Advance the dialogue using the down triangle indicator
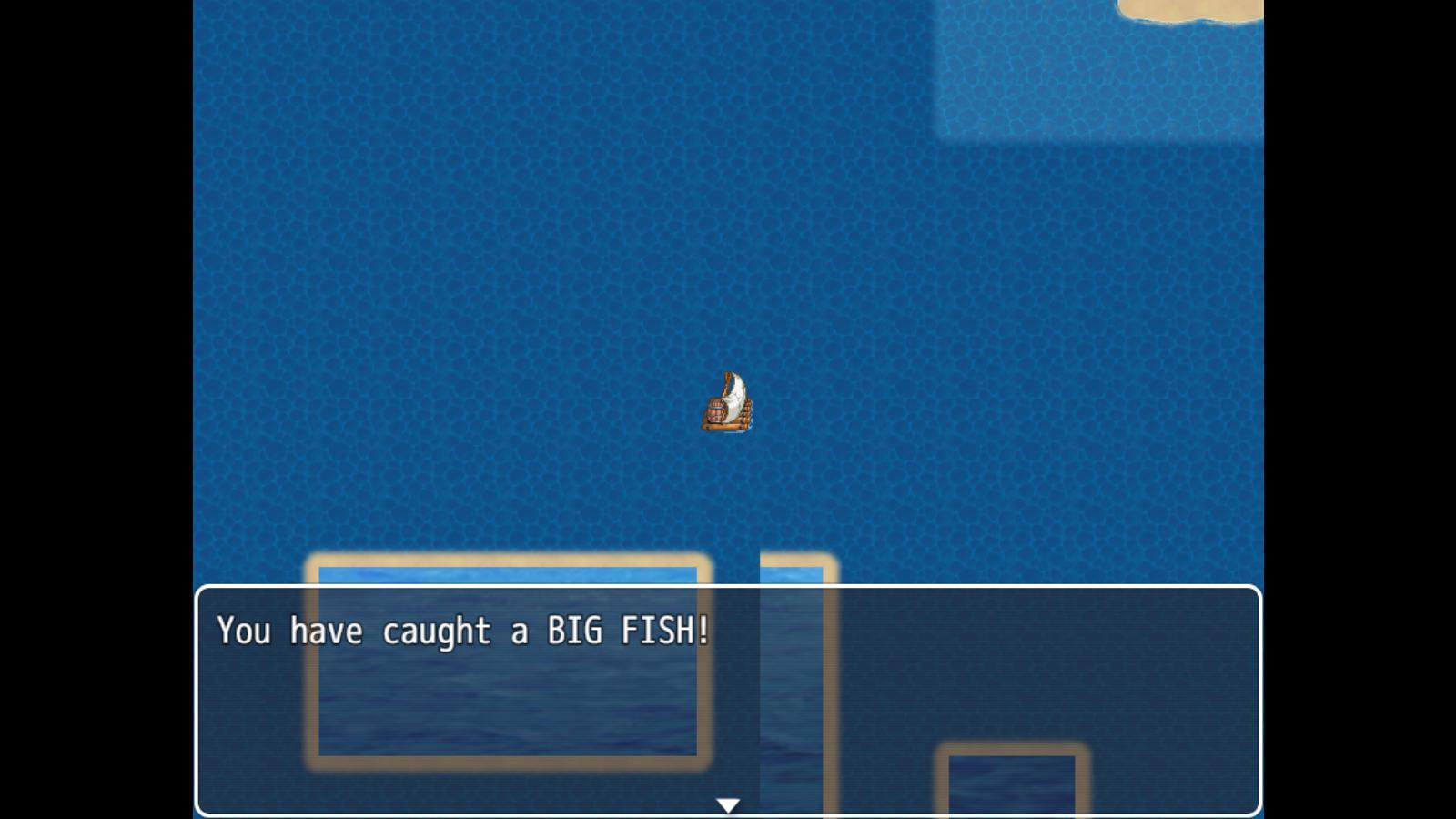The image size is (1456, 819). coord(728,804)
